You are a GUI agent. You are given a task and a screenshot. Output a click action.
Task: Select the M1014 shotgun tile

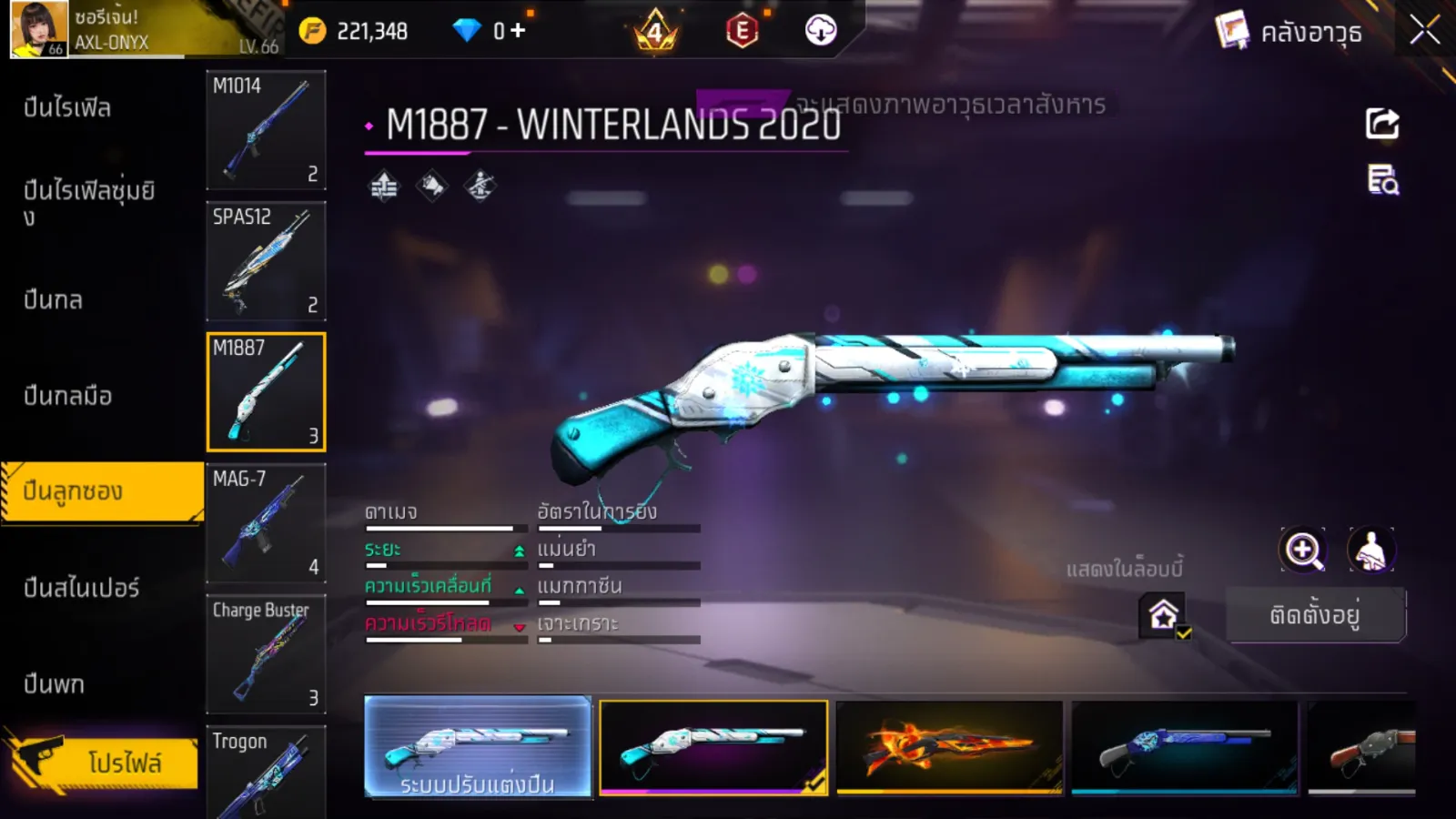click(266, 129)
